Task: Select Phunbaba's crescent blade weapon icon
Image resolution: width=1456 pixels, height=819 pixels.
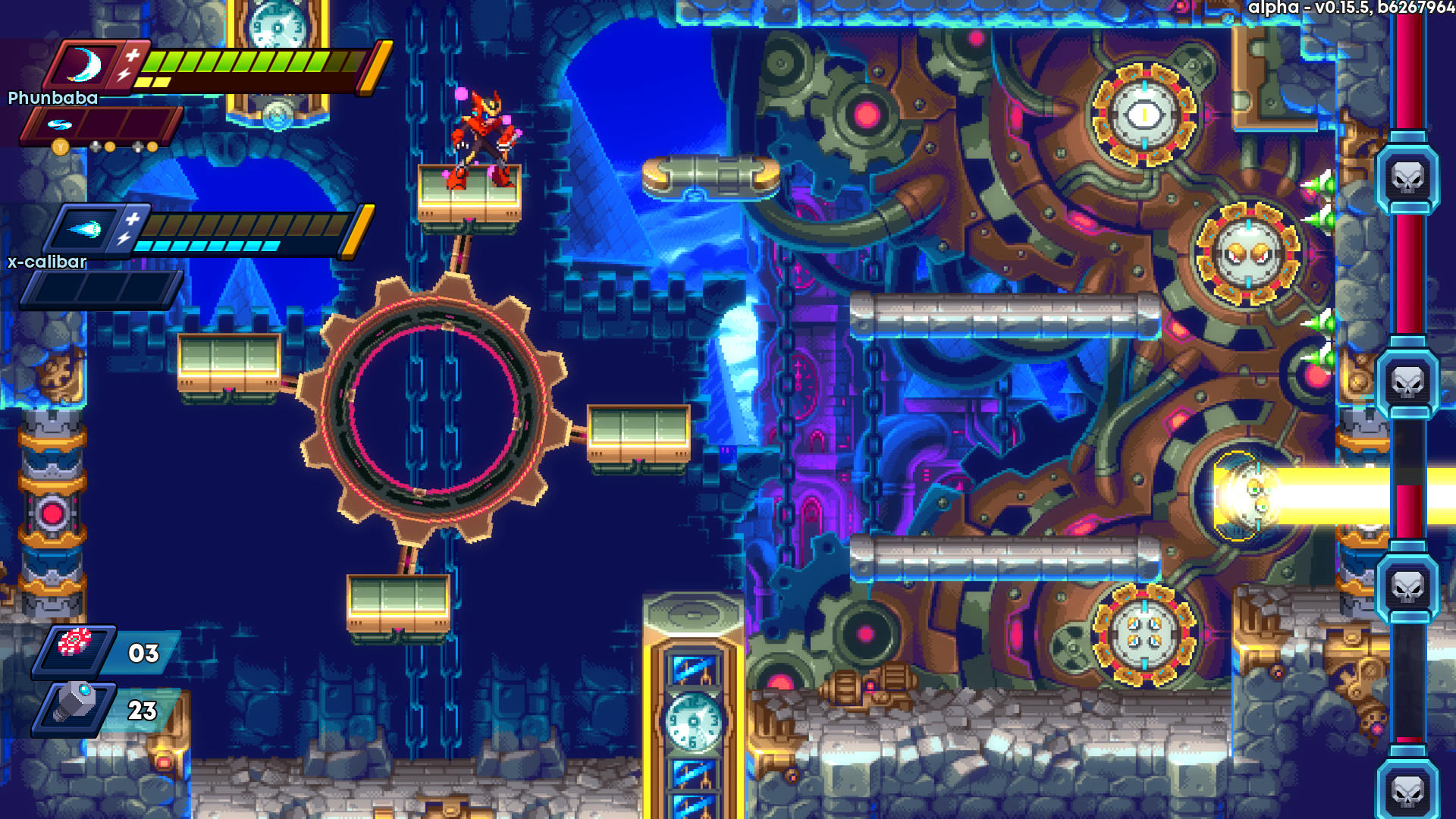Action: pyautogui.click(x=85, y=65)
